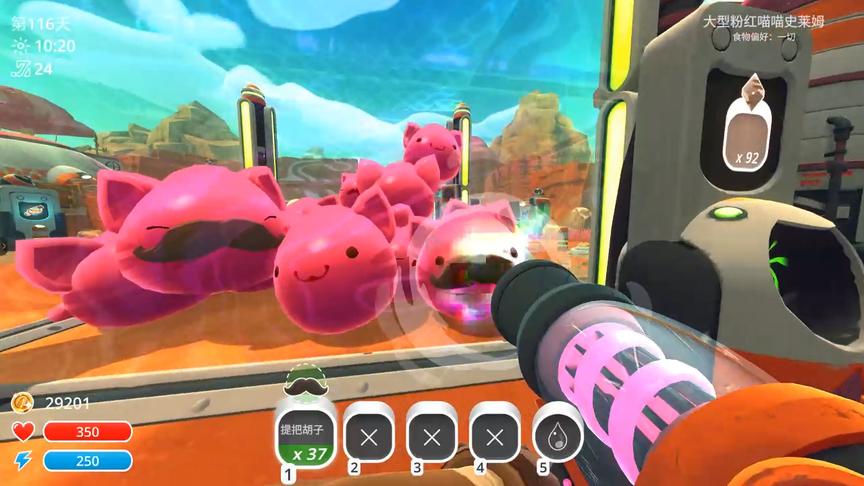
Task: Select the mustache item slot with 37
Action: coord(305,435)
